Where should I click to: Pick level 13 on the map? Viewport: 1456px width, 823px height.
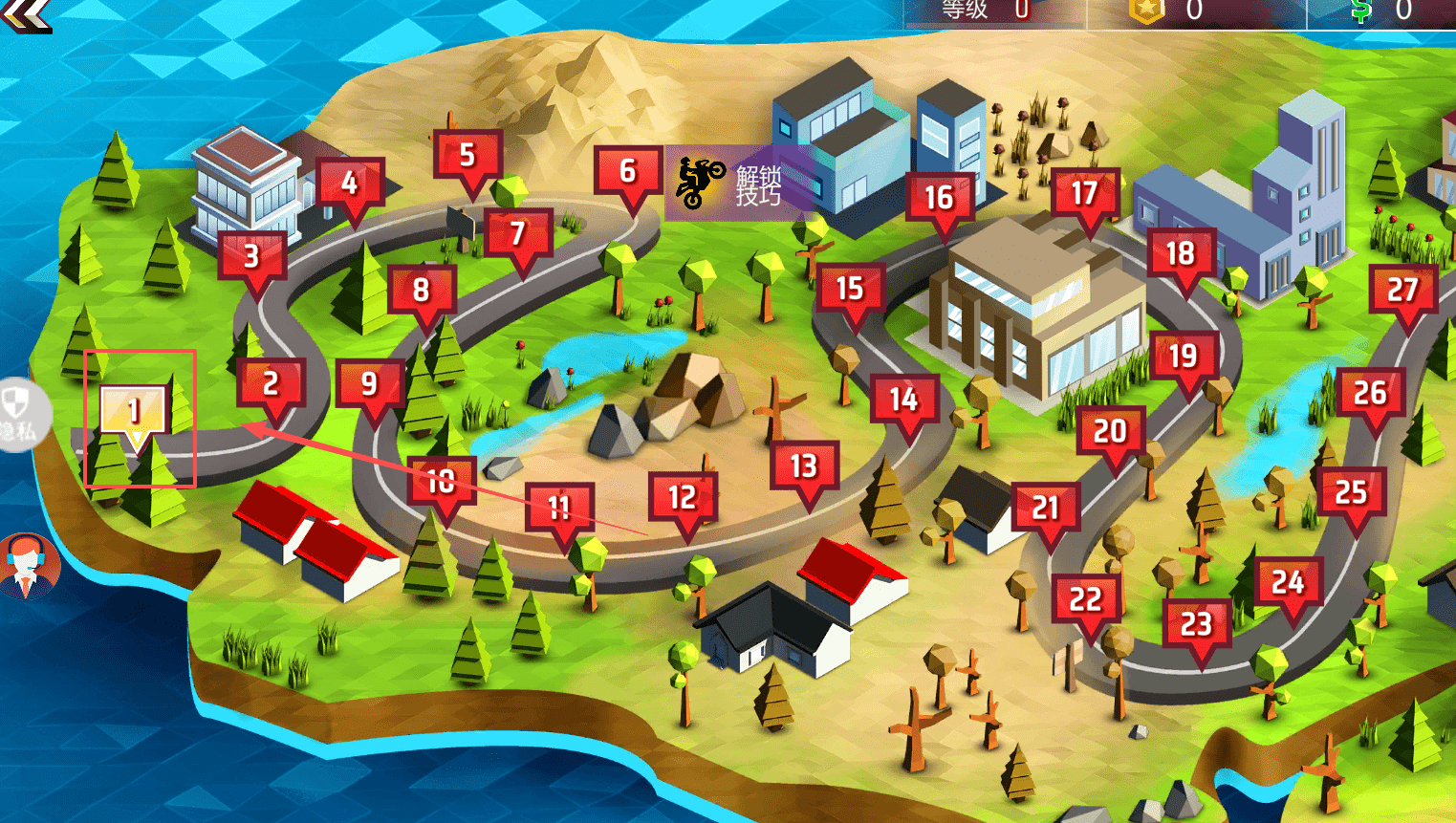pos(804,466)
